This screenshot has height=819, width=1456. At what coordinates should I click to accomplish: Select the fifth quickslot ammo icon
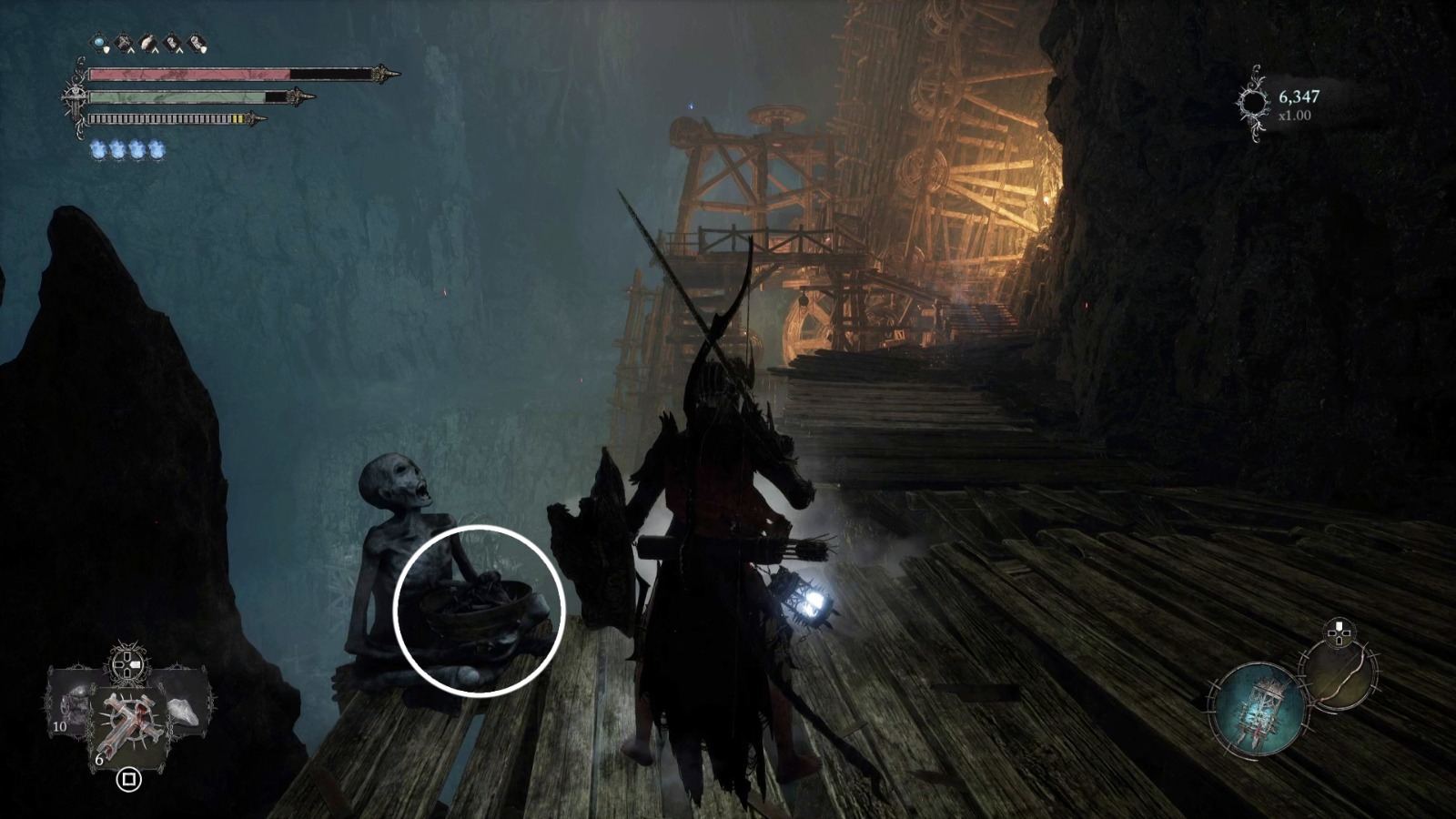[196, 42]
